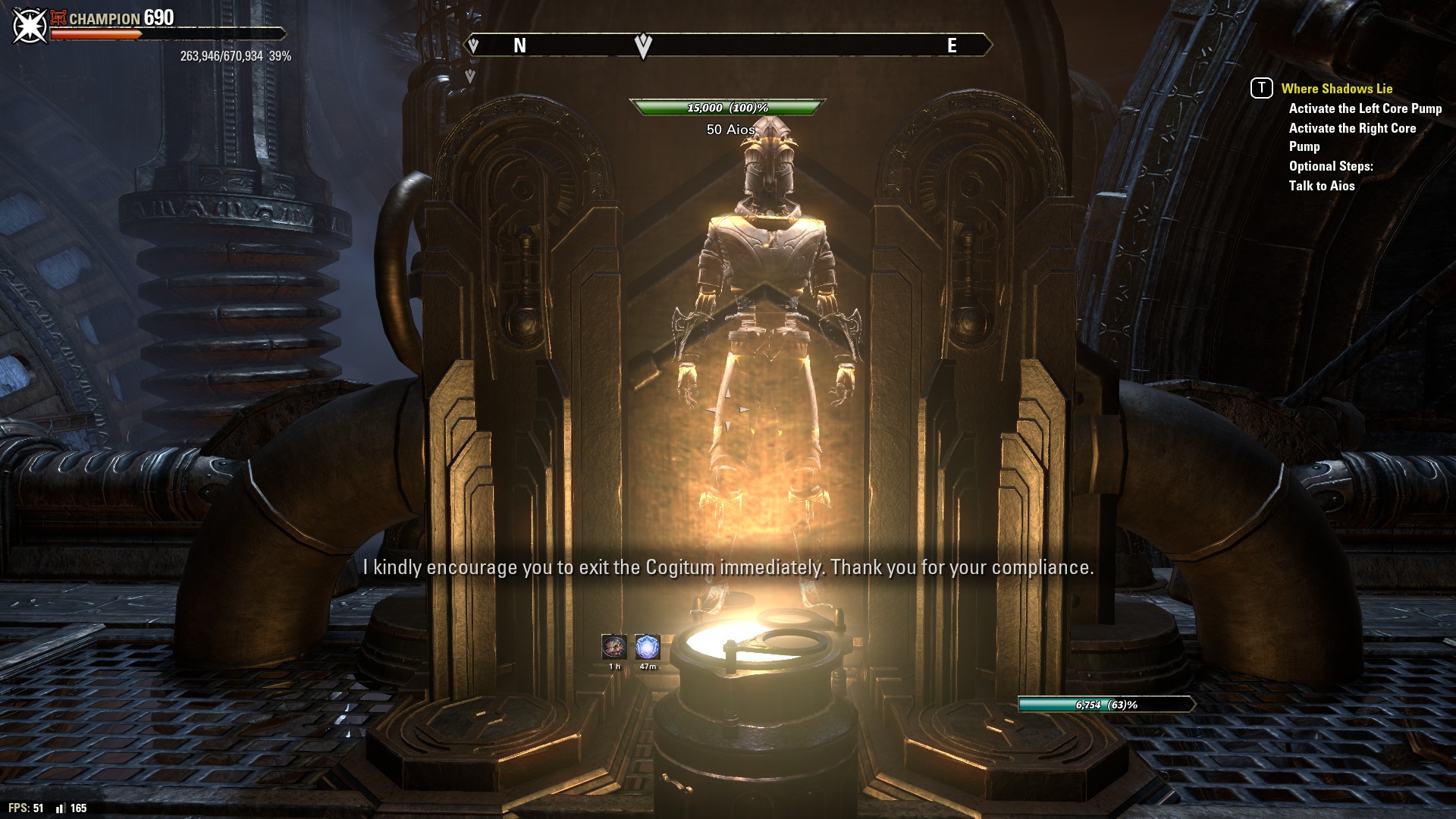Viewport: 1456px width, 819px height.
Task: Open the Where Shadows Lie quest tracker entry
Action: click(x=1336, y=89)
